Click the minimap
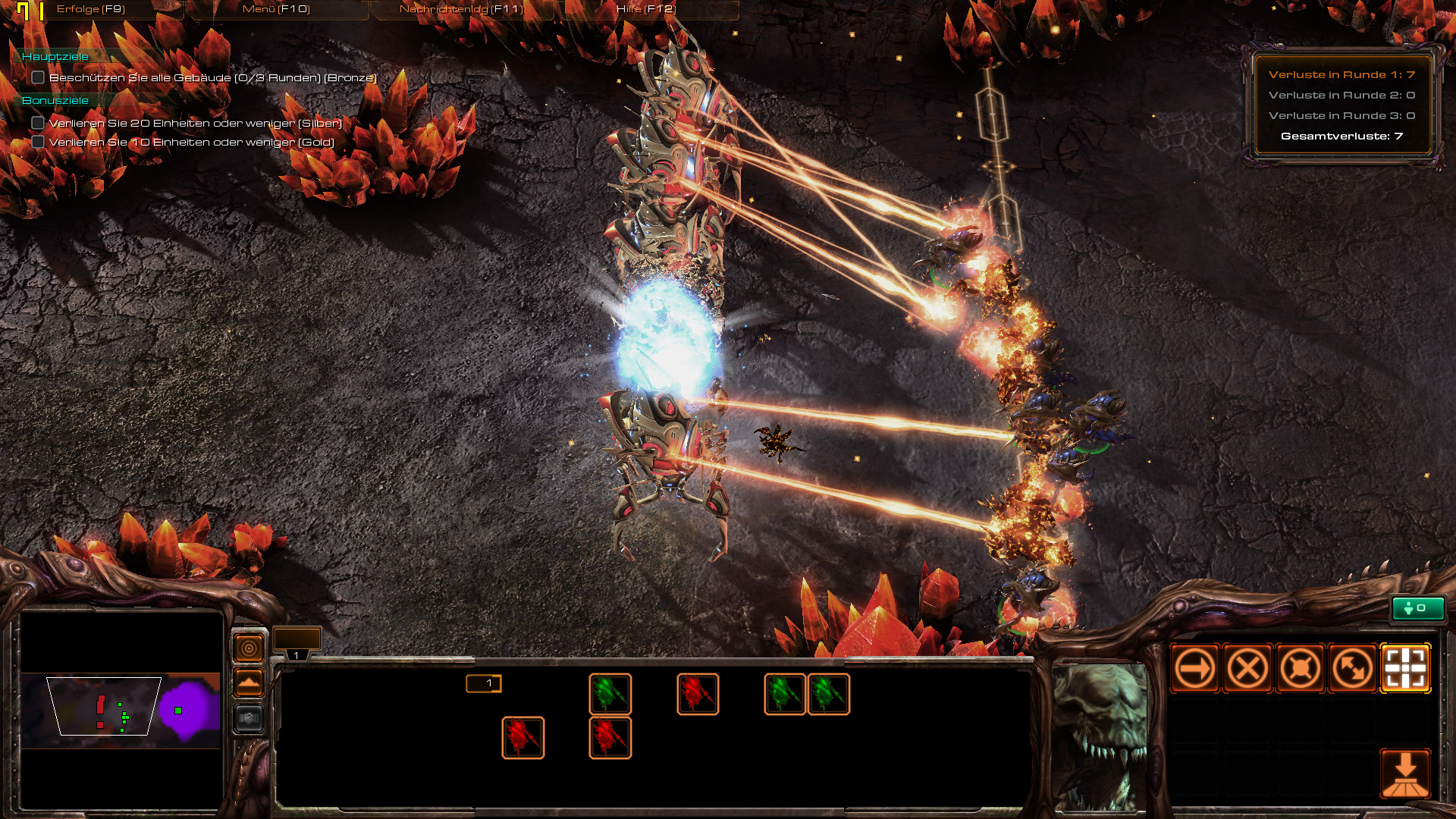Image resolution: width=1456 pixels, height=819 pixels. pyautogui.click(x=121, y=711)
